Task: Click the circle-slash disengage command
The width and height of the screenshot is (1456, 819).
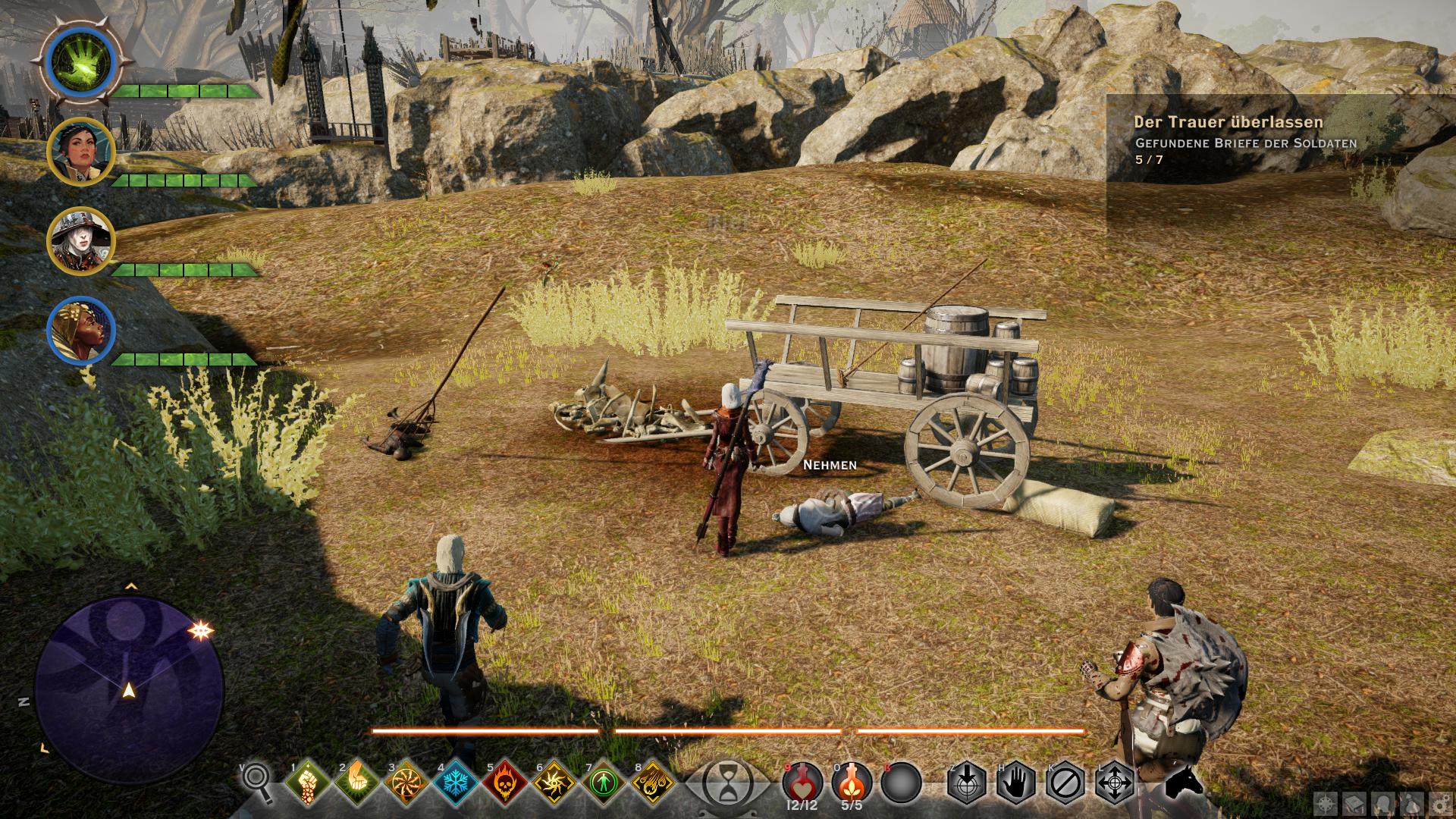Action: tap(1065, 783)
